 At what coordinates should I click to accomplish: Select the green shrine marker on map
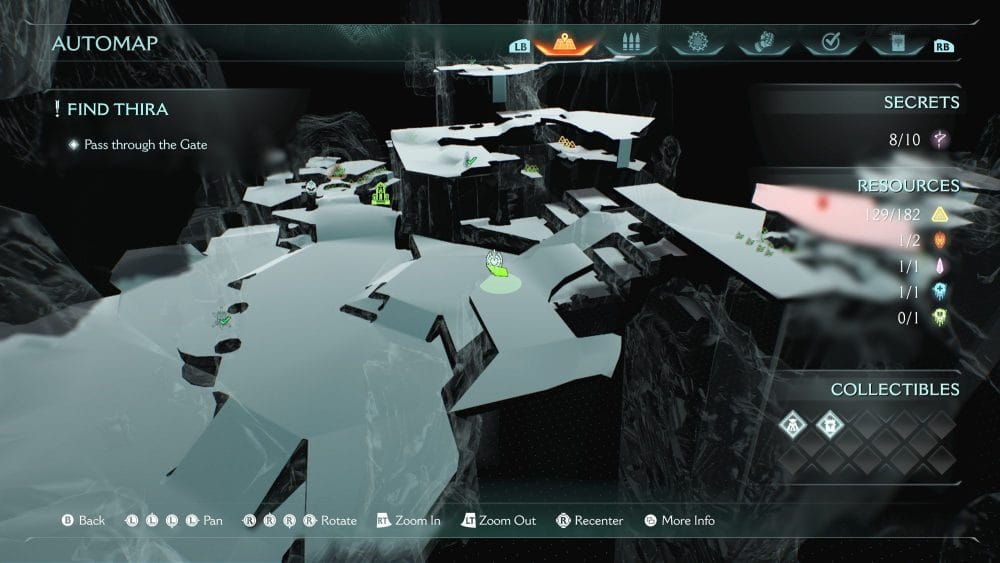point(380,193)
